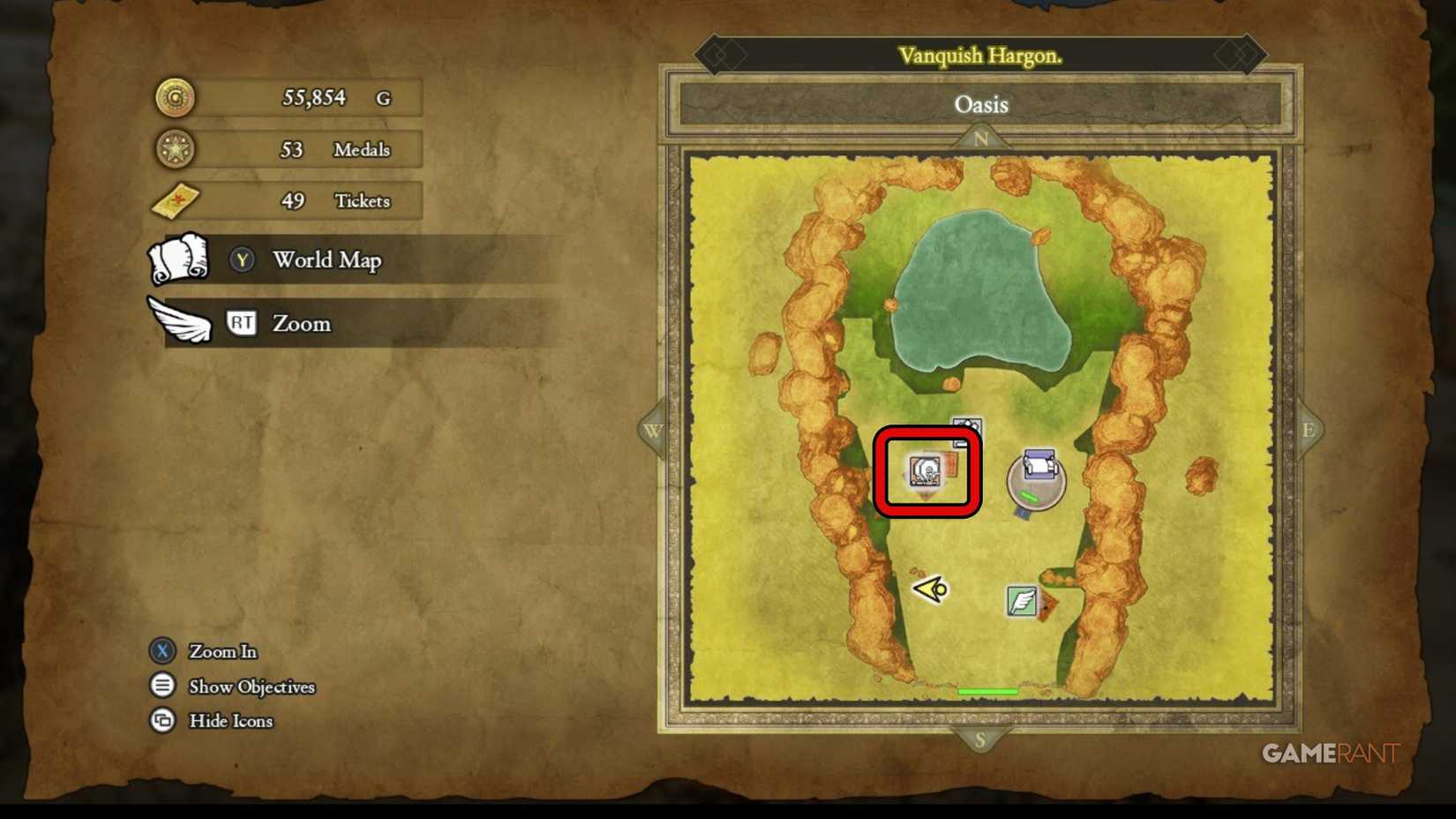
Task: Toggle Show Objectives display
Action: [x=163, y=686]
